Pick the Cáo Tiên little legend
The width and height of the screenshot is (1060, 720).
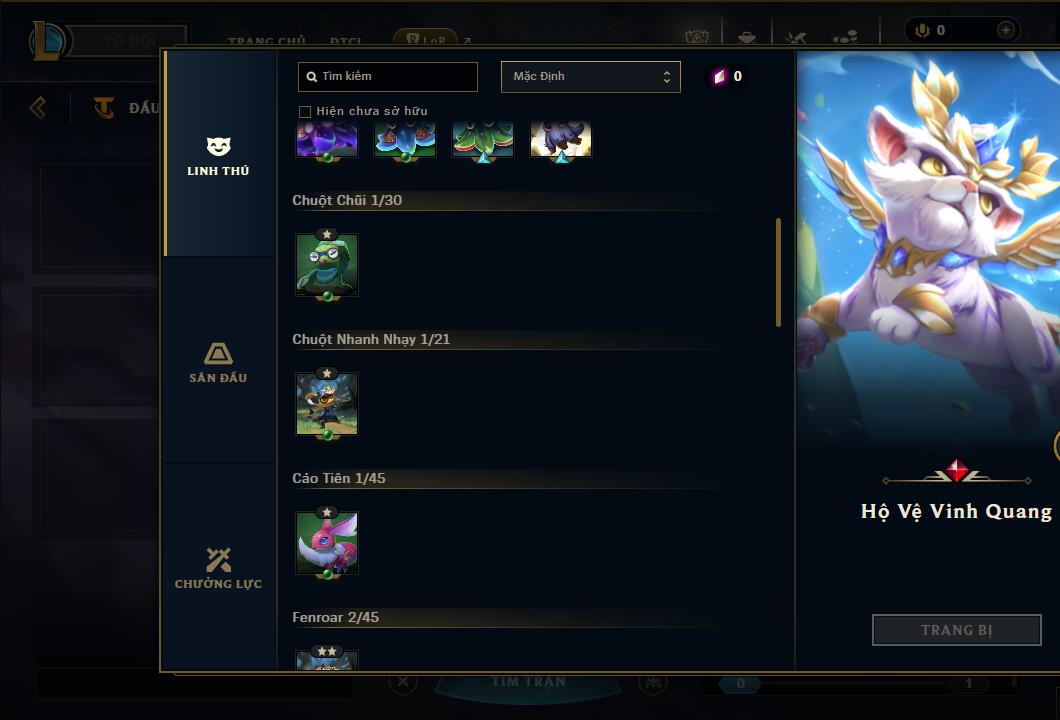point(327,543)
